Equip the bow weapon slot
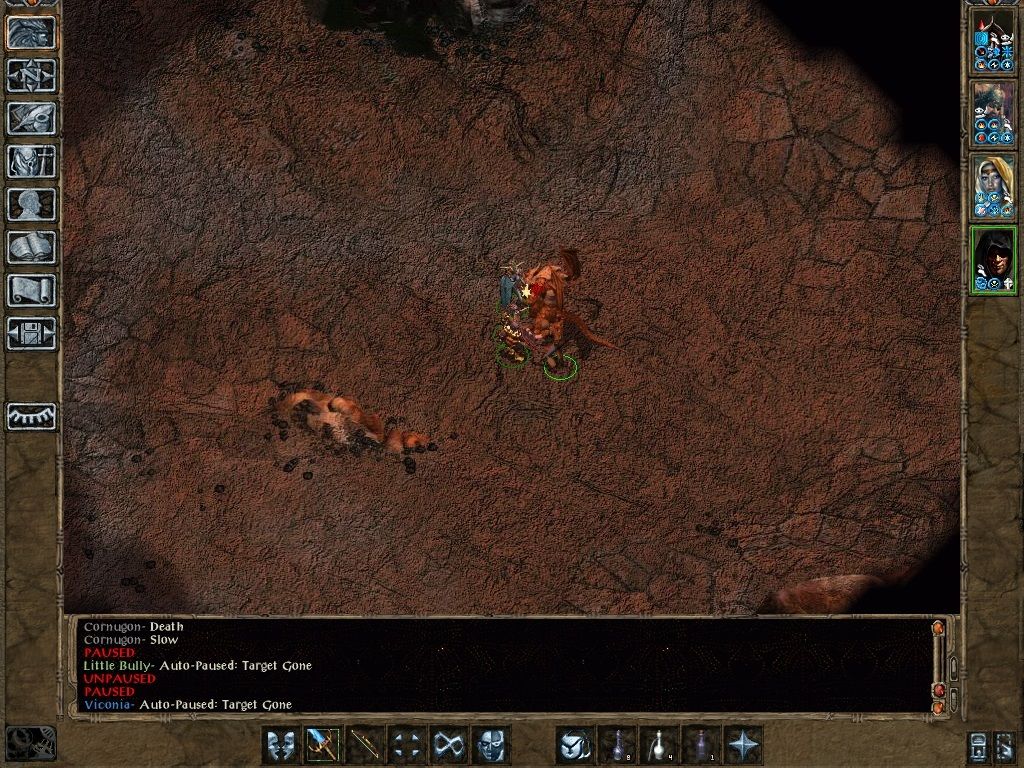The height and width of the screenshot is (768, 1024). [x=365, y=745]
